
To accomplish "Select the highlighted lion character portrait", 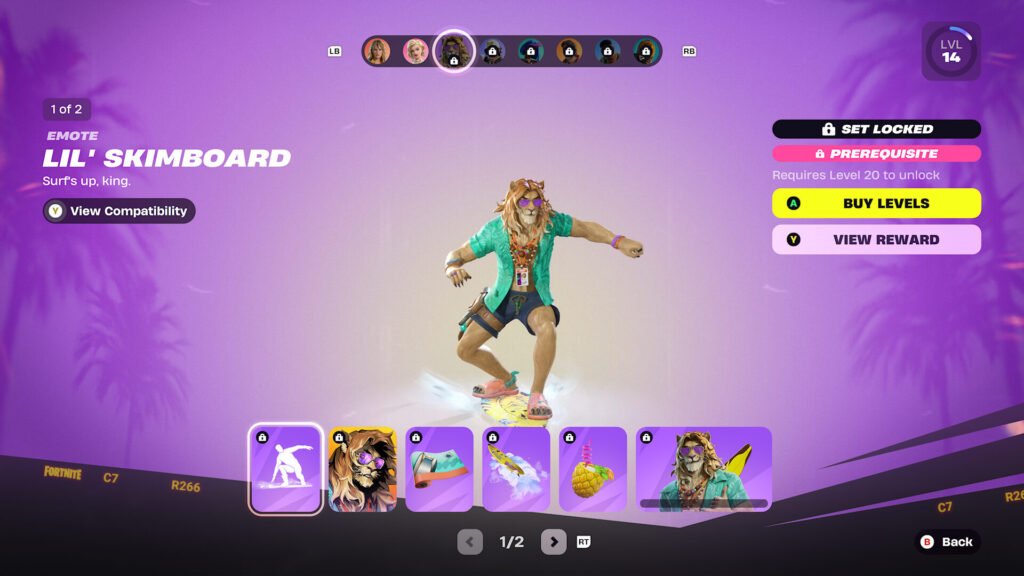I will 453,51.
